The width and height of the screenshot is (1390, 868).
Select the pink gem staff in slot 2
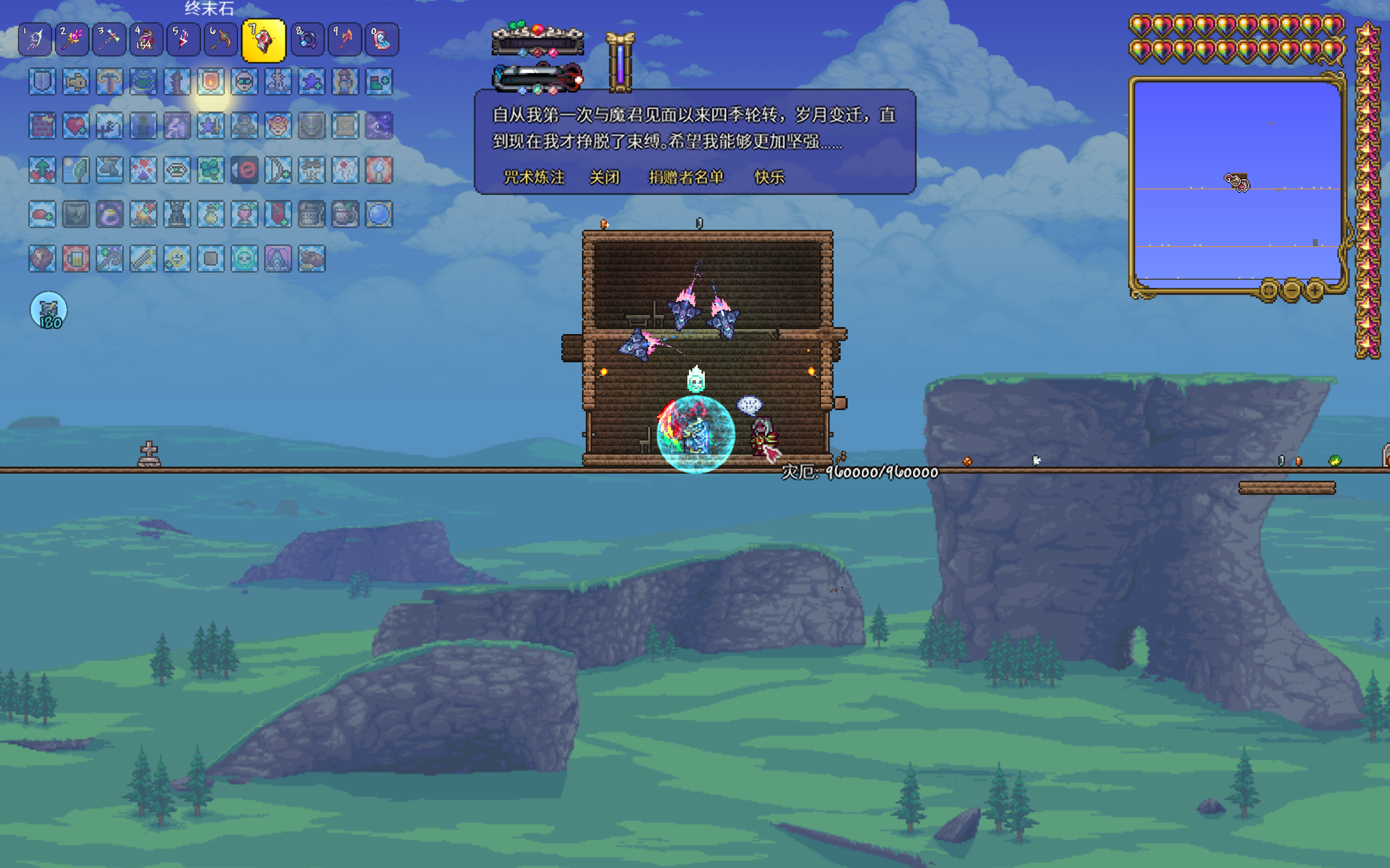[x=72, y=40]
